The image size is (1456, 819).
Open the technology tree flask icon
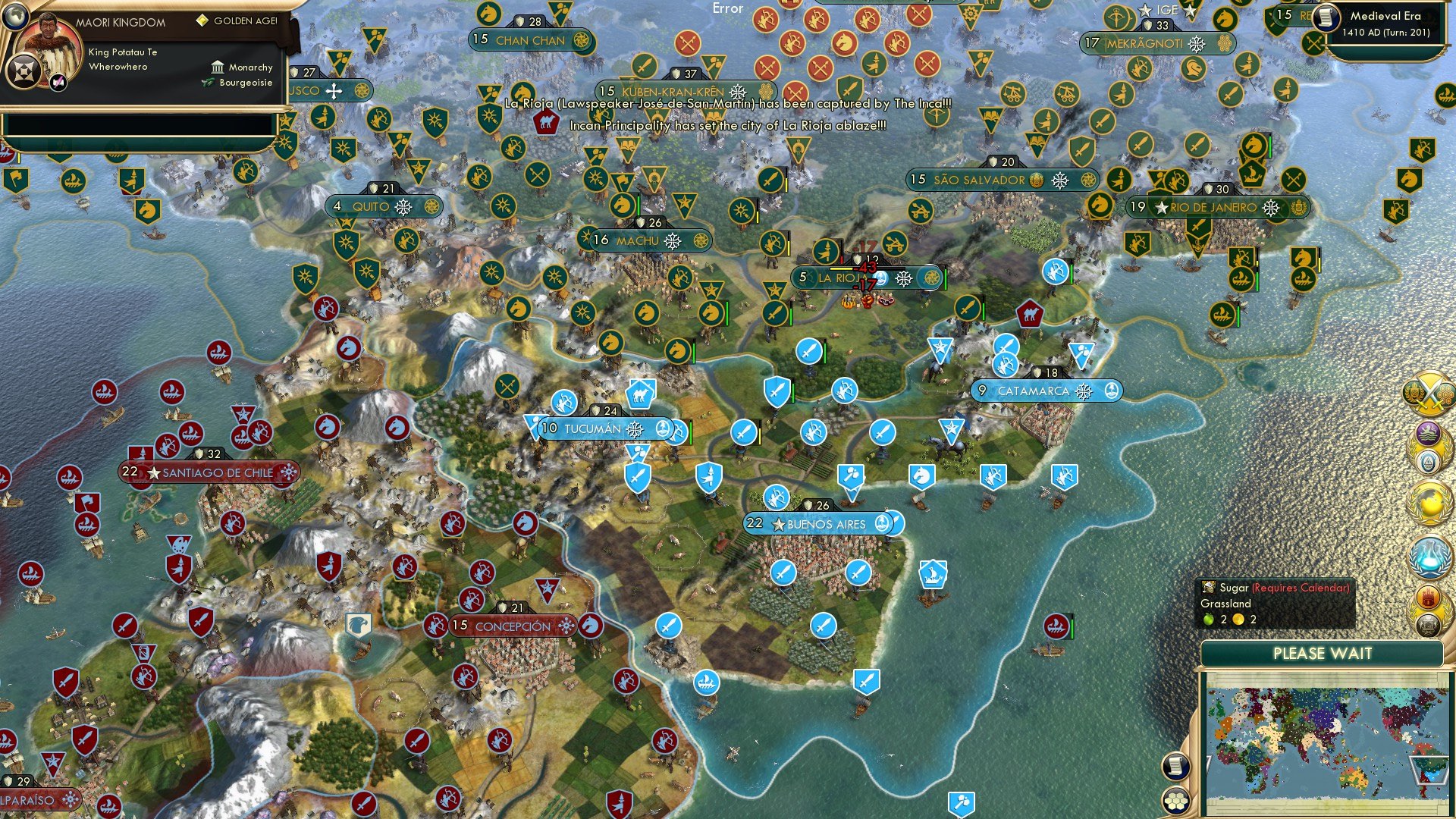(1429, 556)
